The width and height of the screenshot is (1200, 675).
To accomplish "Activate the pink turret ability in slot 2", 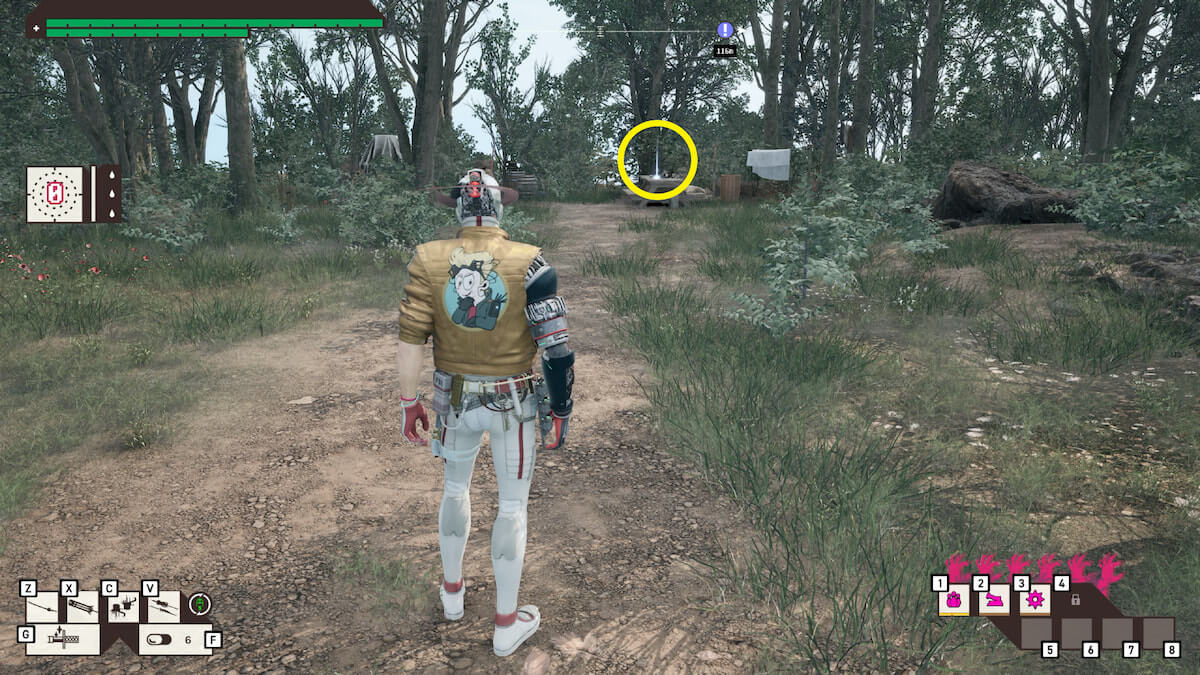I will click(x=994, y=600).
